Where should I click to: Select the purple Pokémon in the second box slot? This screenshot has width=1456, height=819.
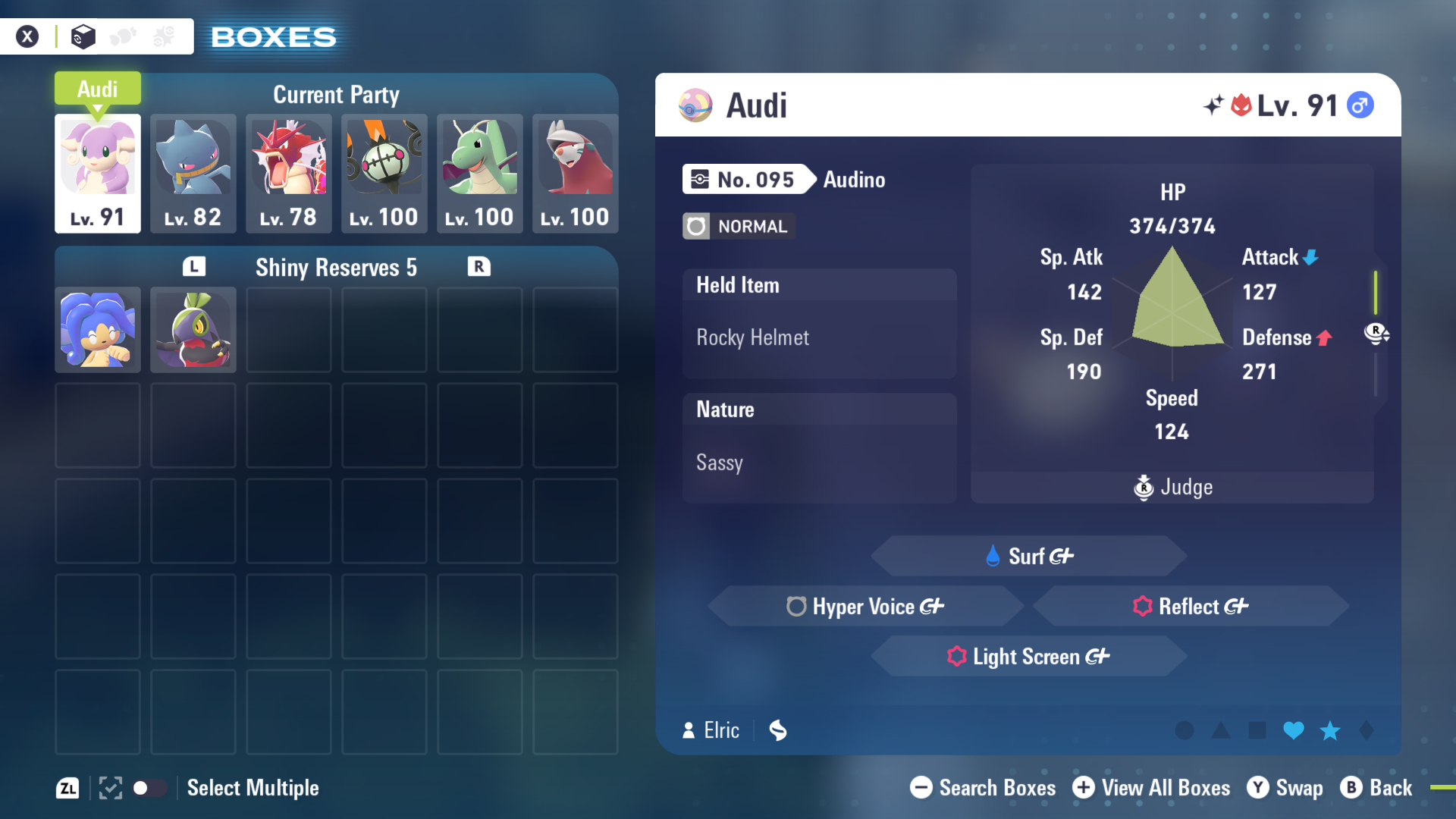(193, 330)
